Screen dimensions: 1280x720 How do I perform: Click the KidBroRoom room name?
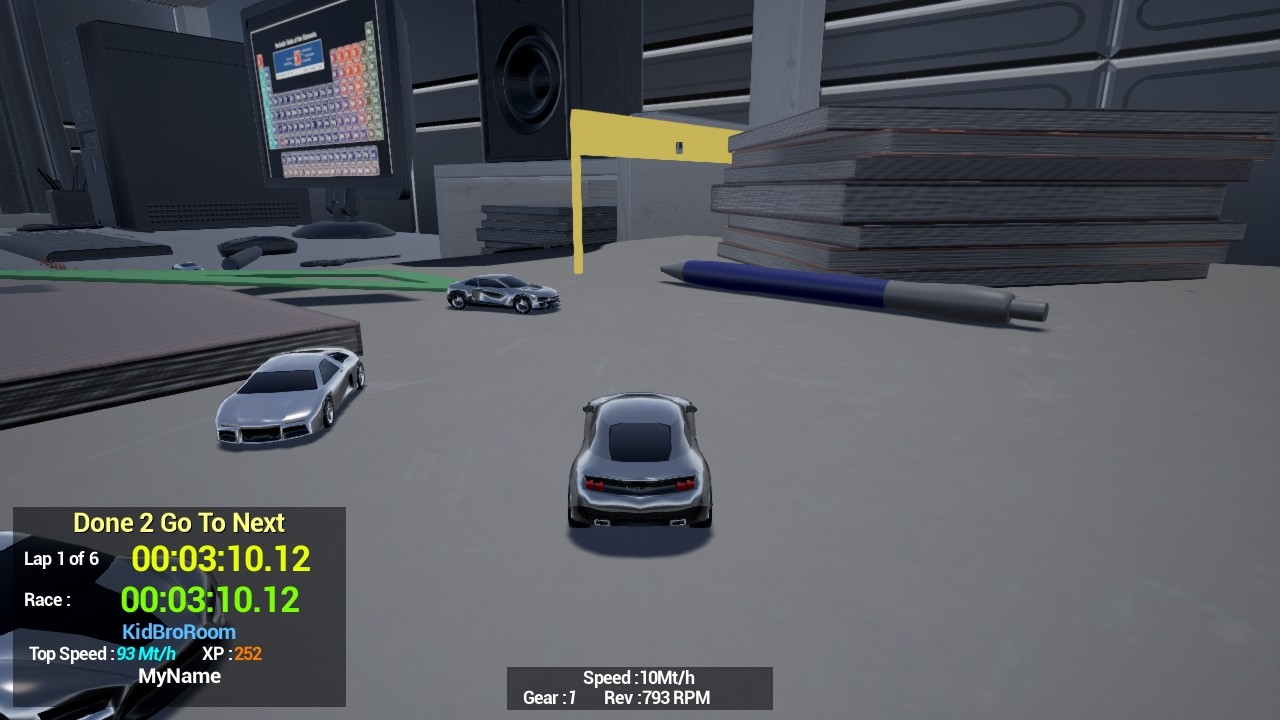point(178,631)
